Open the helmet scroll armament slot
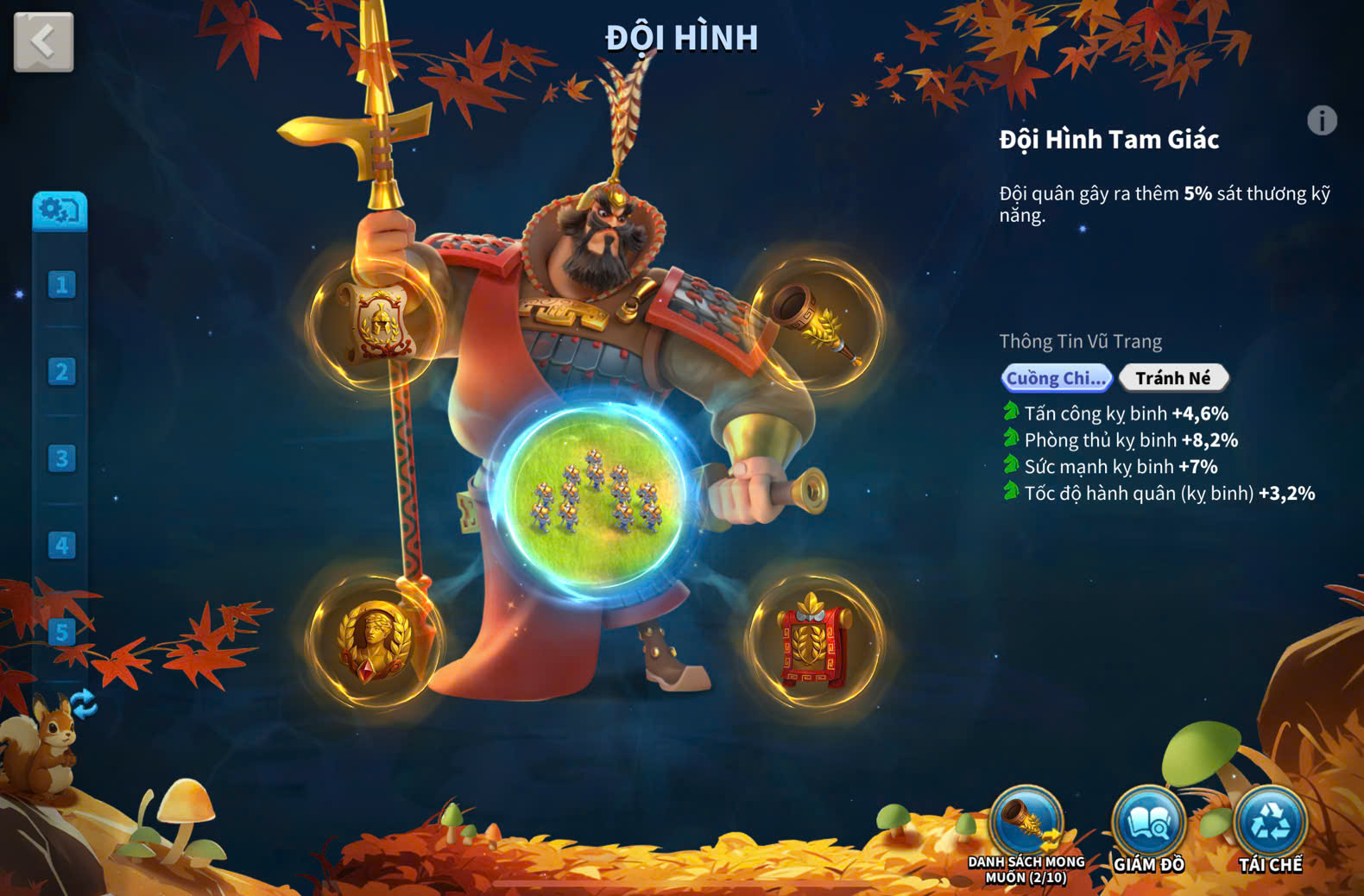This screenshot has height=896, width=1364. (x=376, y=323)
